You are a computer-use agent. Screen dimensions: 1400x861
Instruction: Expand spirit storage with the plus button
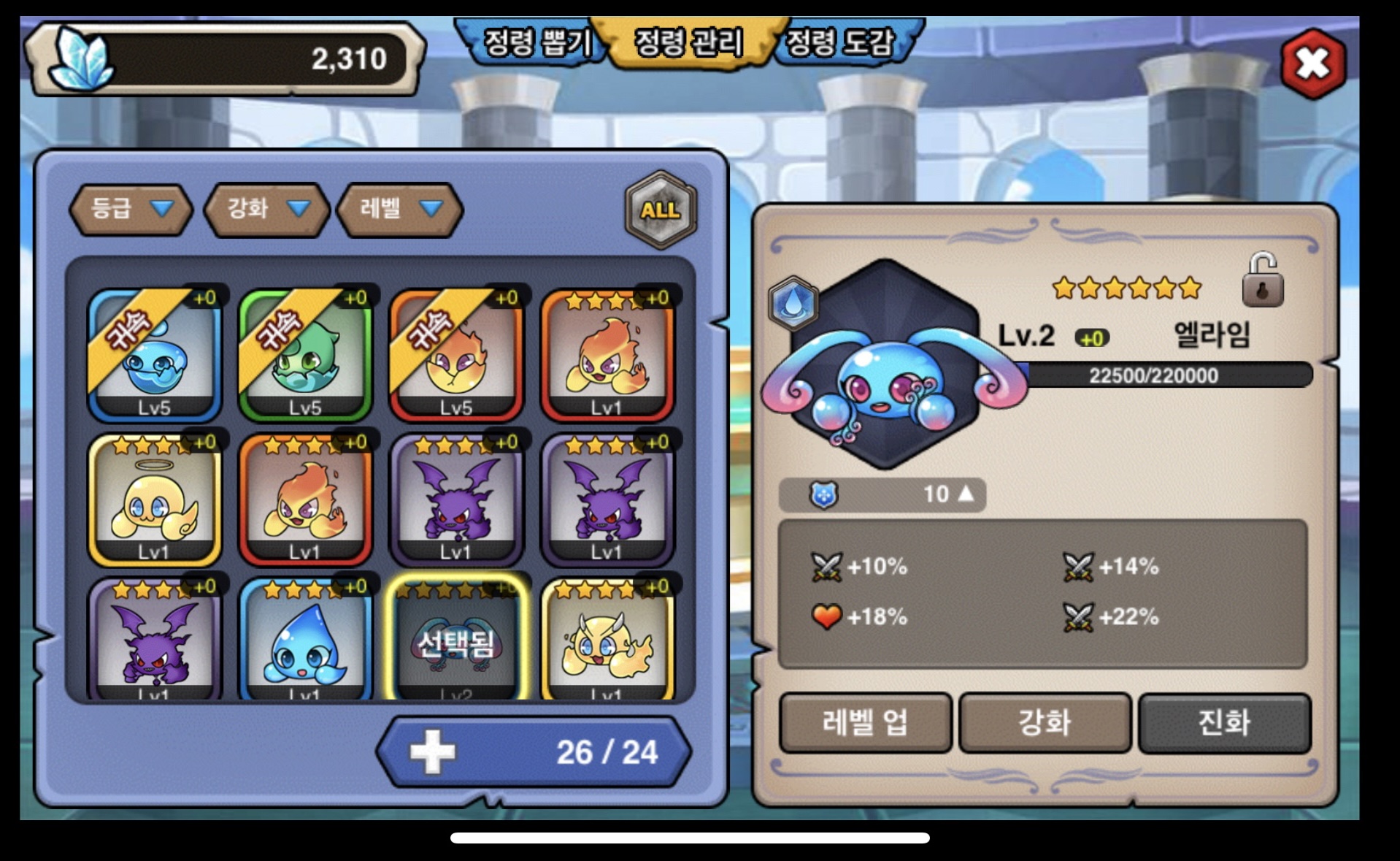(432, 752)
